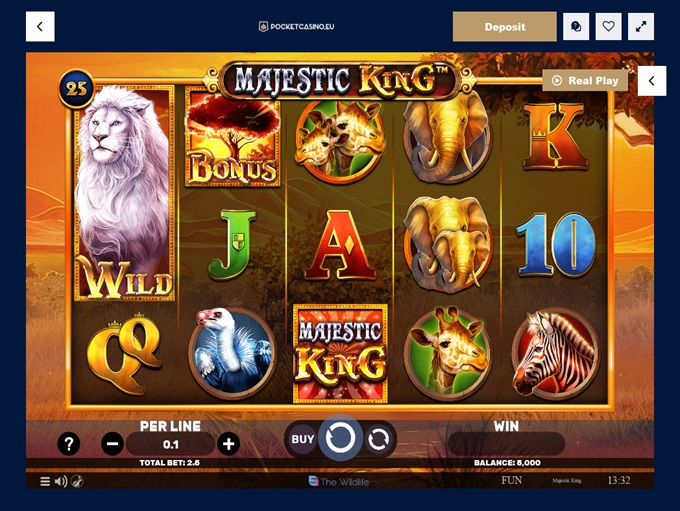The width and height of the screenshot is (680, 511).
Task: Go back using the top-left arrow
Action: (40, 27)
